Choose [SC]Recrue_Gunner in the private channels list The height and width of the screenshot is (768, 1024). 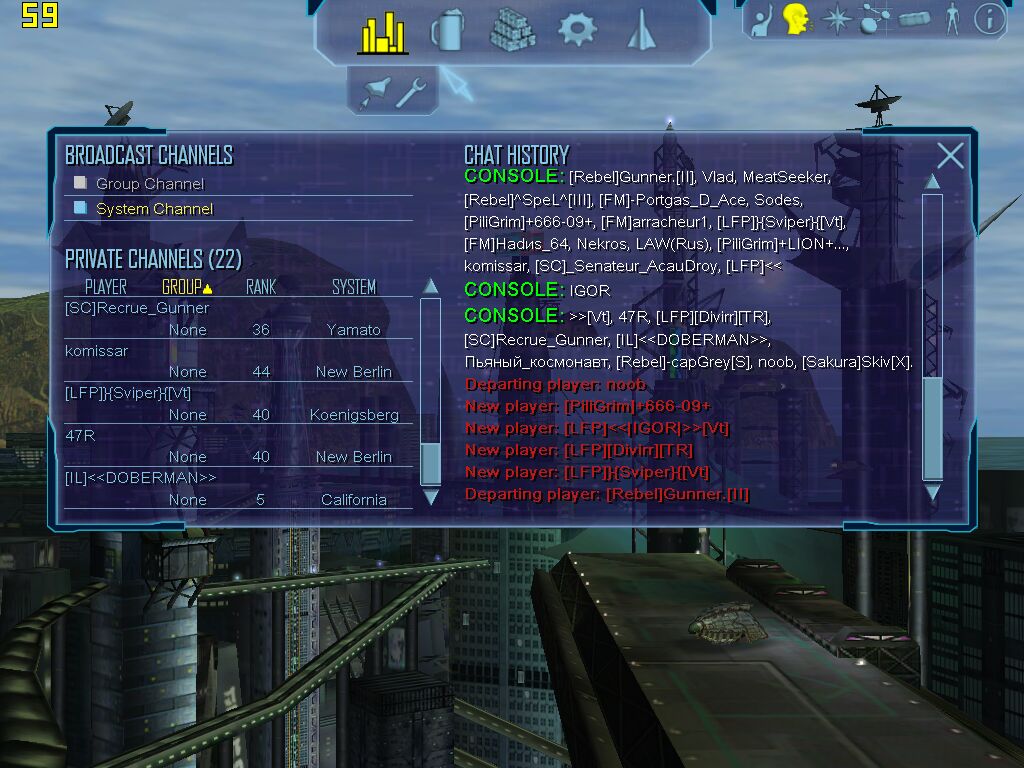[137, 308]
